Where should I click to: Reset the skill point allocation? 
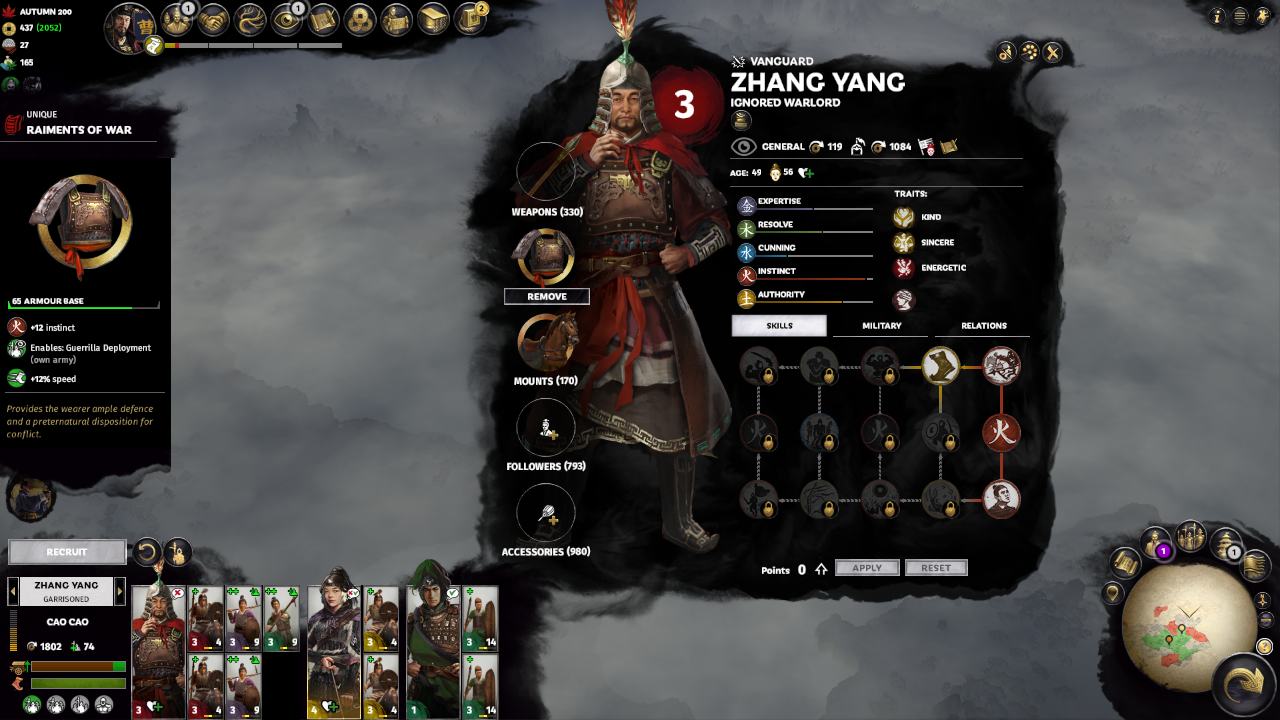(936, 568)
